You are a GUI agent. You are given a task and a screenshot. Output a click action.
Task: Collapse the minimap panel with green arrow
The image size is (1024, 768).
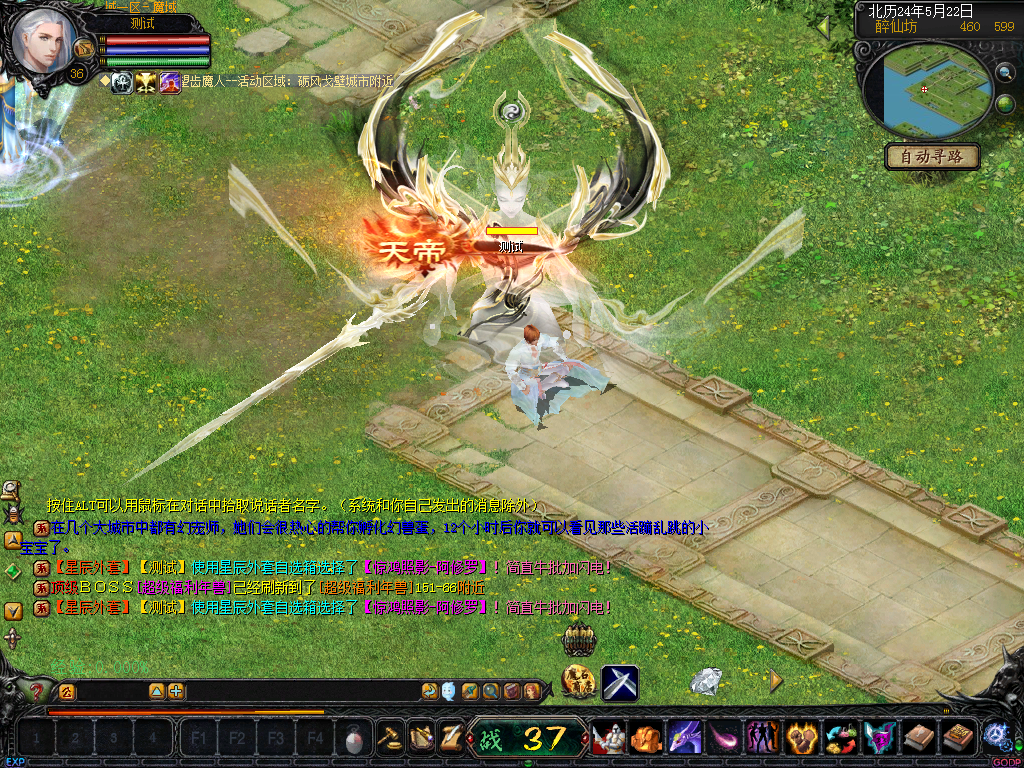pyautogui.click(x=824, y=27)
